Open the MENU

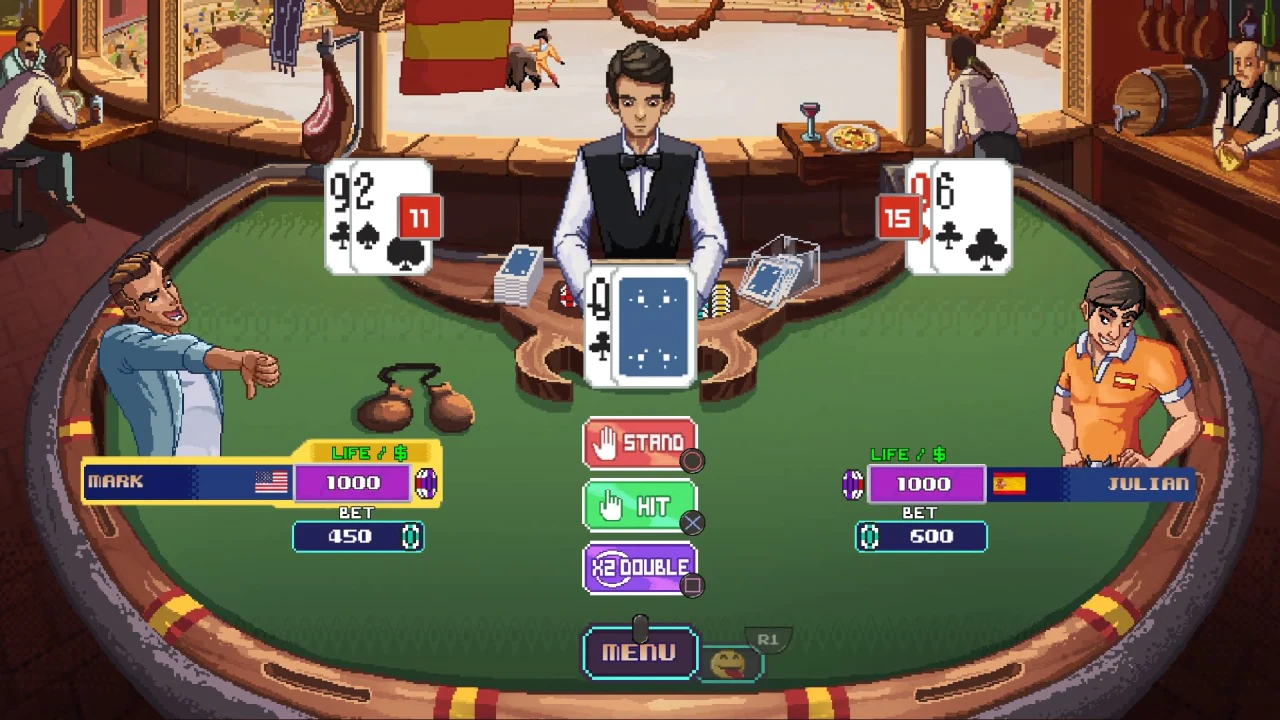click(640, 651)
